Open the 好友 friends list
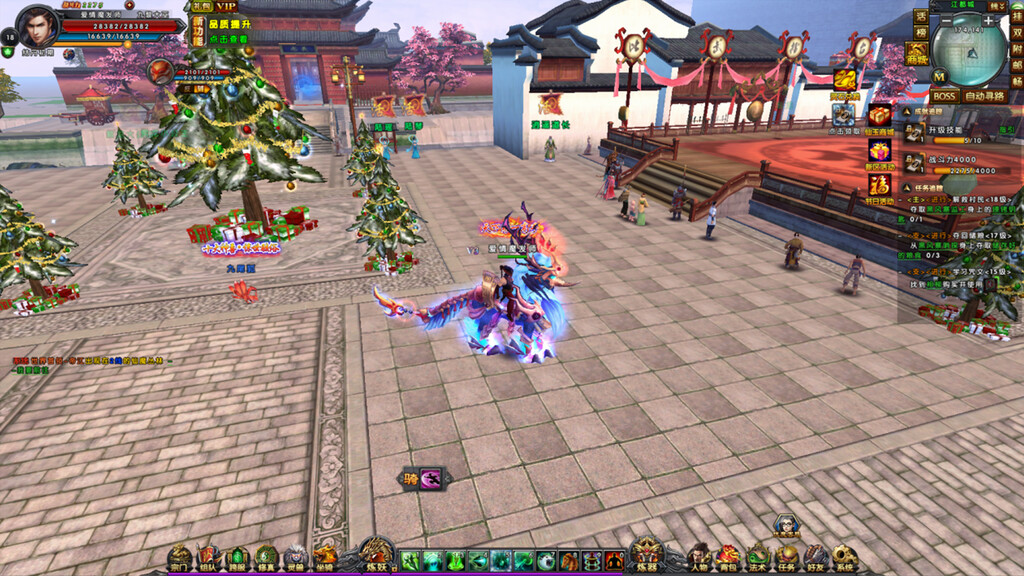The image size is (1024, 576). point(815,557)
